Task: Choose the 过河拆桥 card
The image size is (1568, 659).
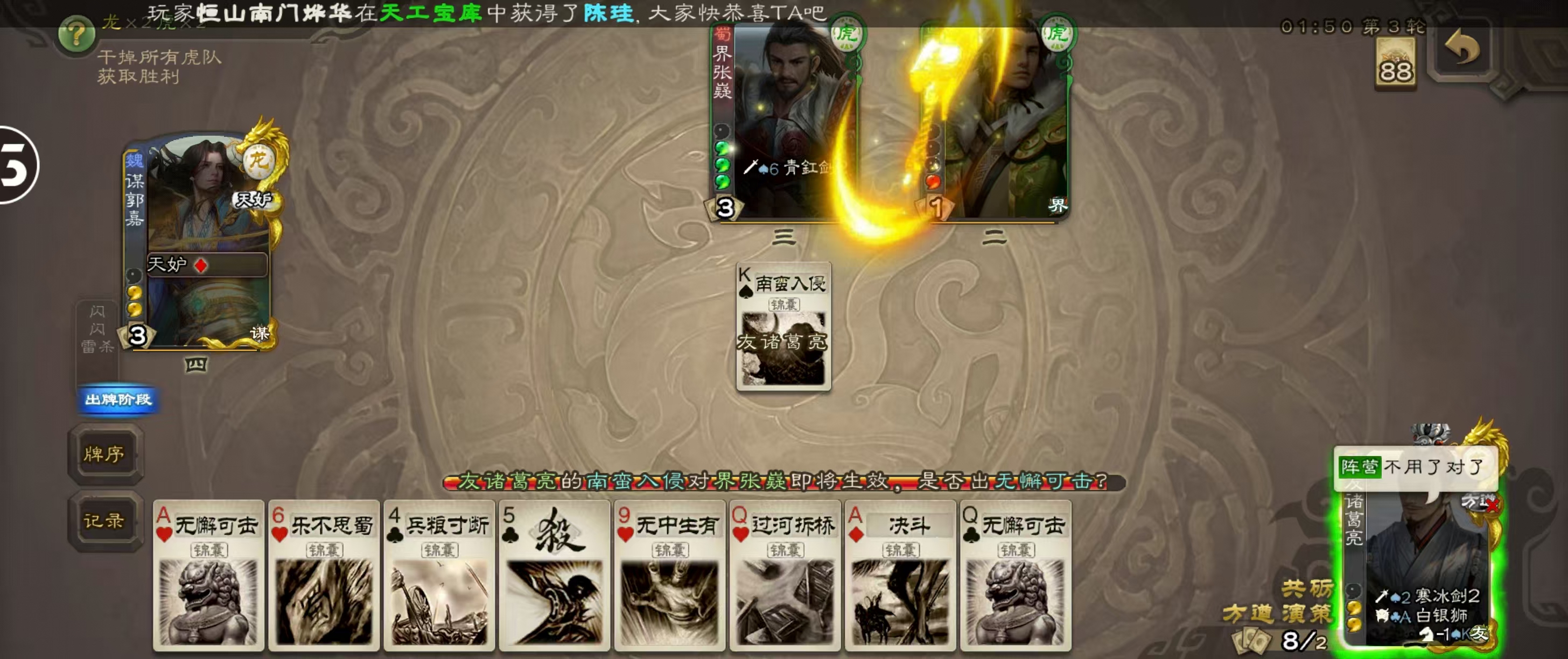Action: click(x=785, y=574)
